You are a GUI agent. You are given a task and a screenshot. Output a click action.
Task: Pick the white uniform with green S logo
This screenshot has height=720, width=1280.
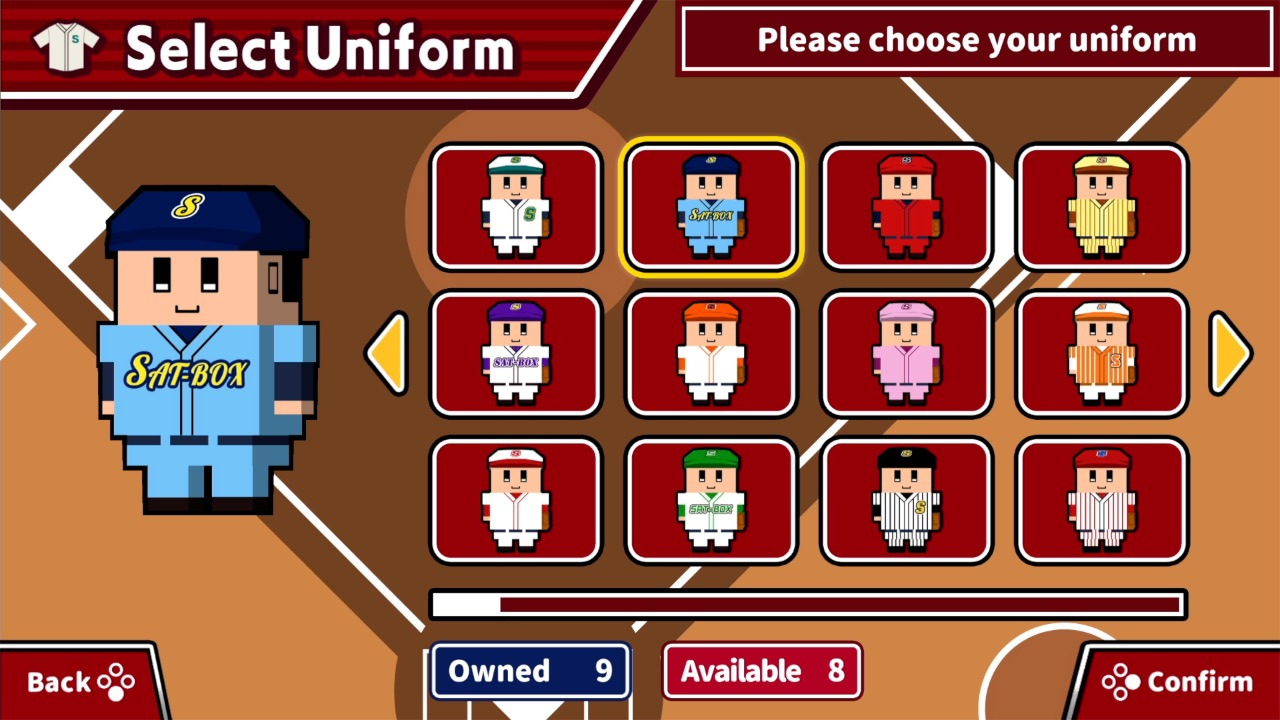516,207
